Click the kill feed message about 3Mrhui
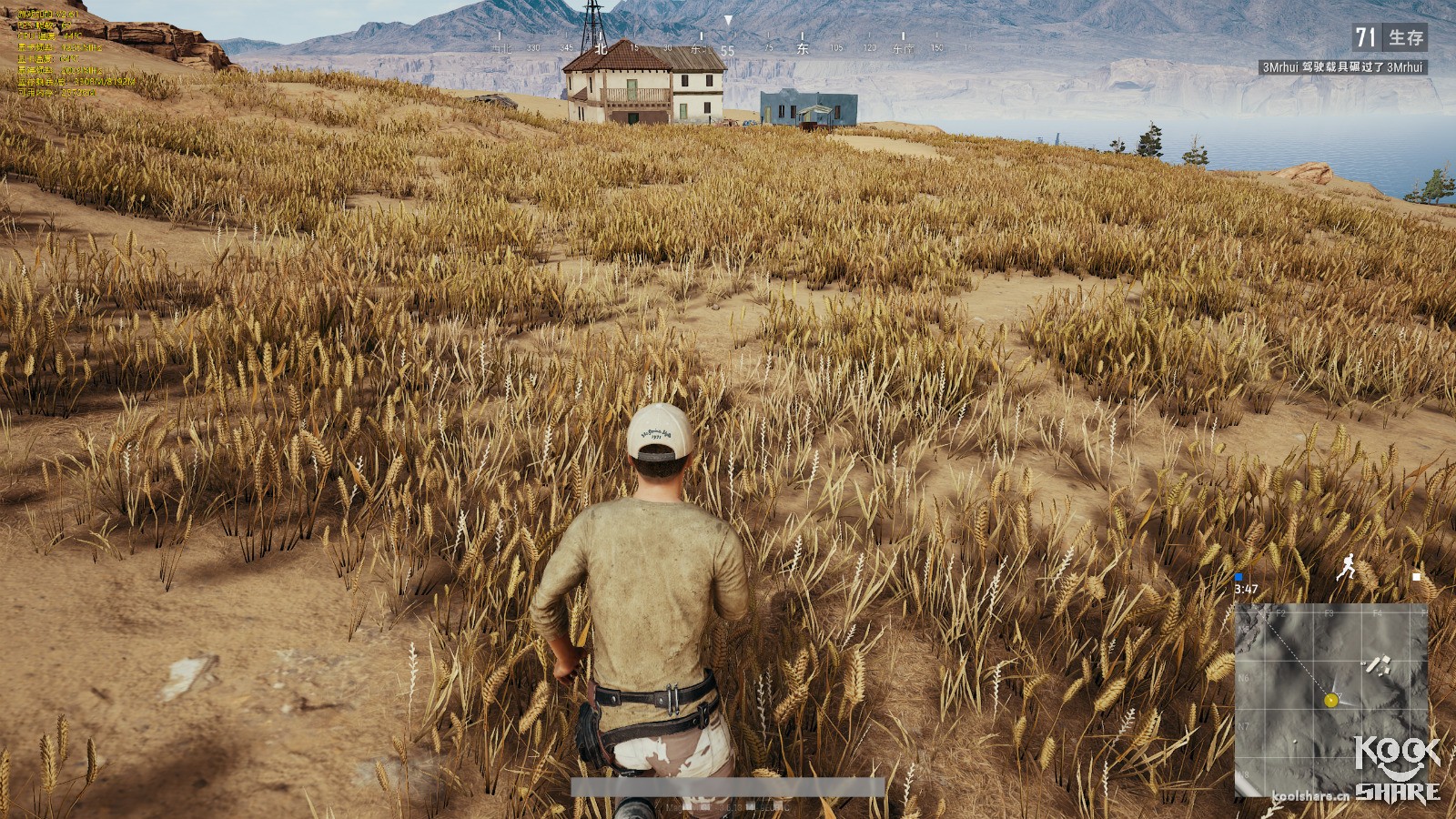The width and height of the screenshot is (1456, 819). [1342, 67]
